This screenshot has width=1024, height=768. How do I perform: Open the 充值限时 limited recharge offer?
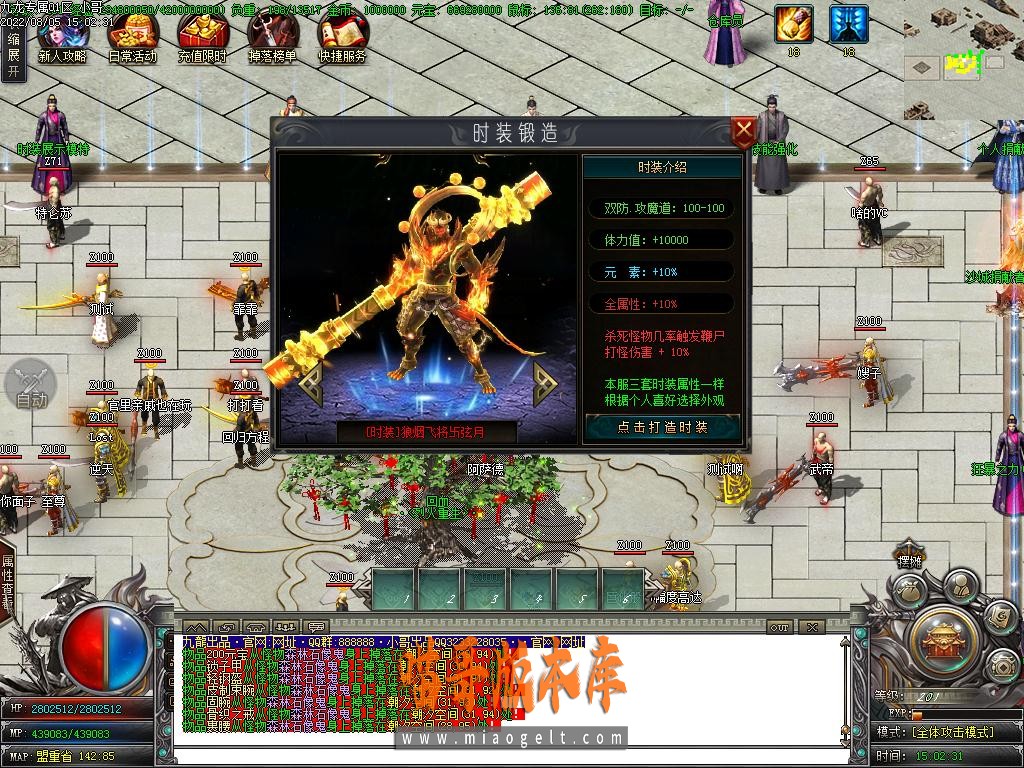pos(203,39)
